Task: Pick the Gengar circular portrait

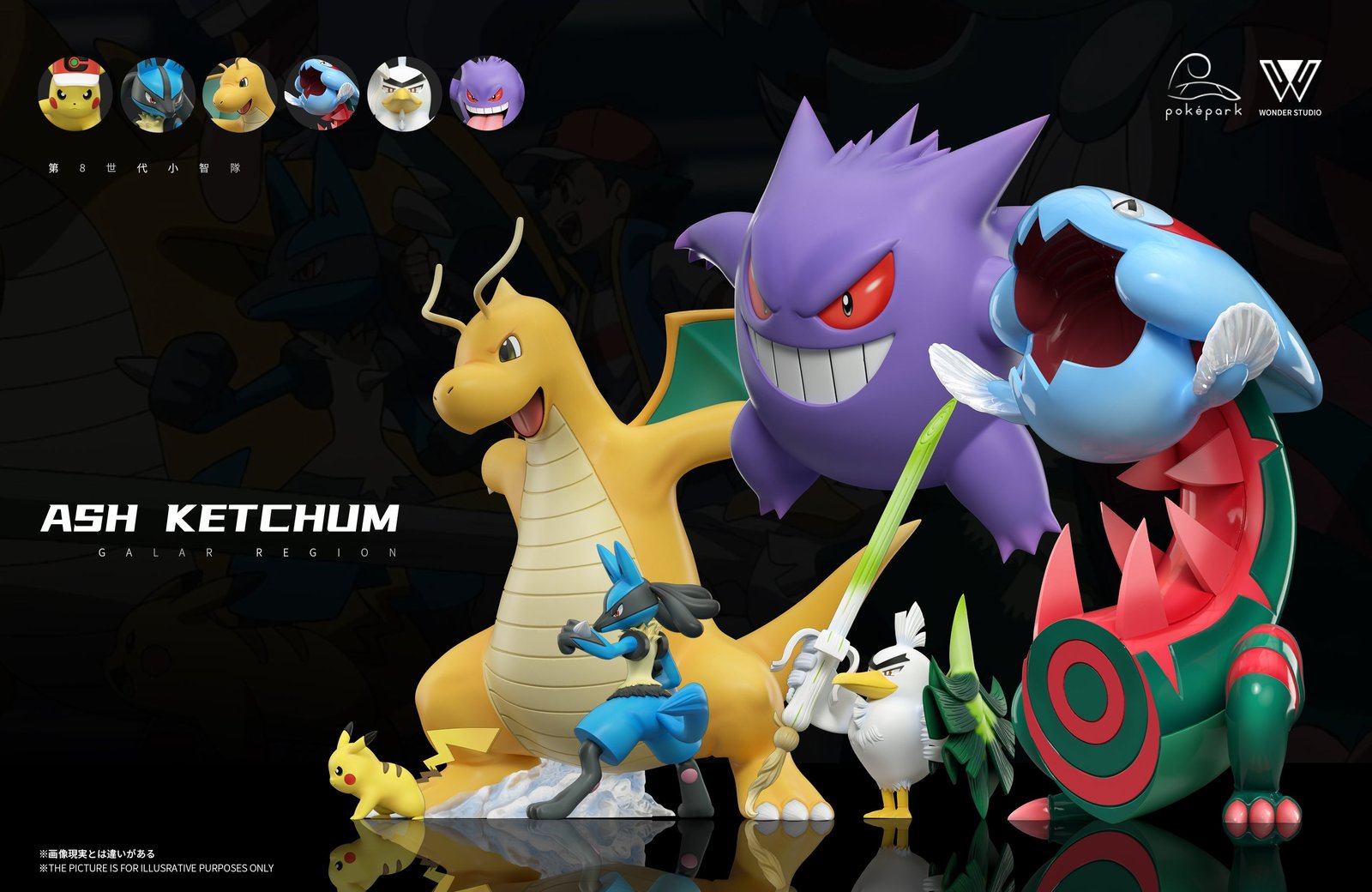Action: click(x=486, y=93)
